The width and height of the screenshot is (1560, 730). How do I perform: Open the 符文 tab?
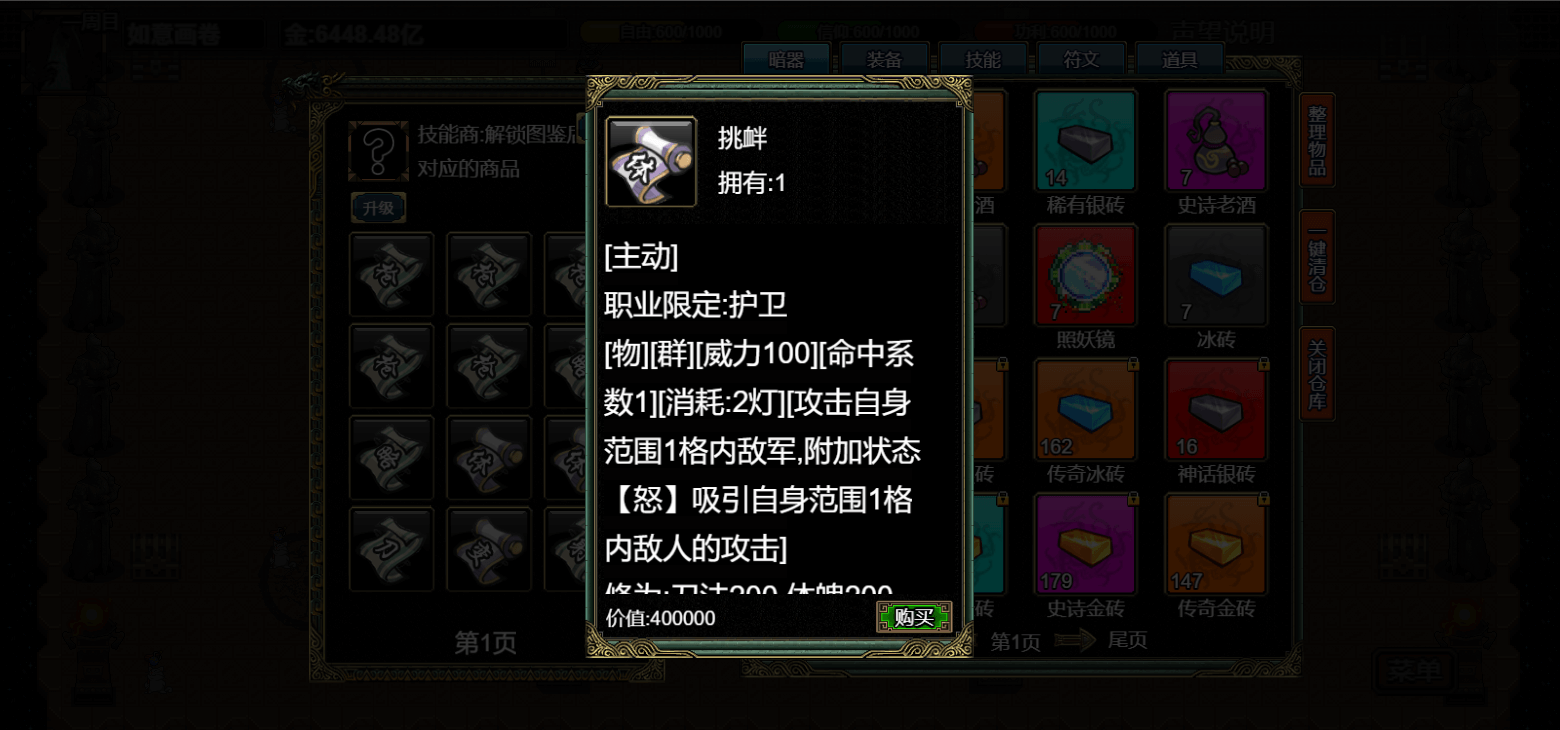(1082, 59)
